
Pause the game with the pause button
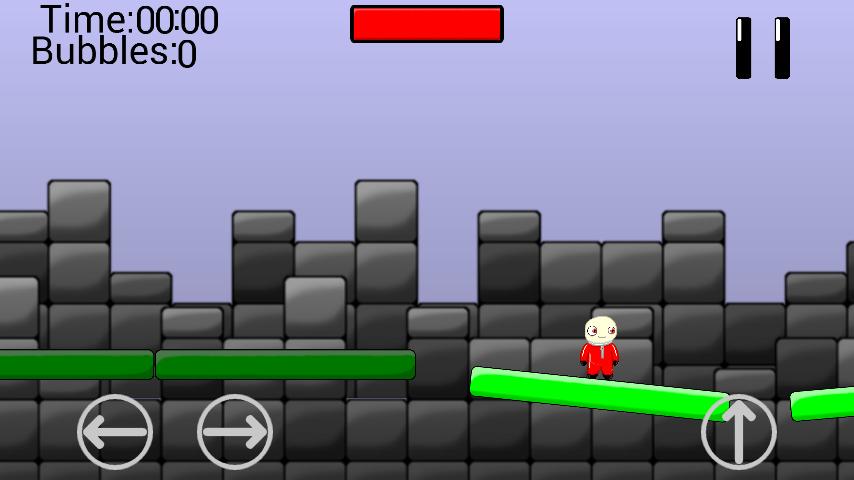tap(762, 47)
